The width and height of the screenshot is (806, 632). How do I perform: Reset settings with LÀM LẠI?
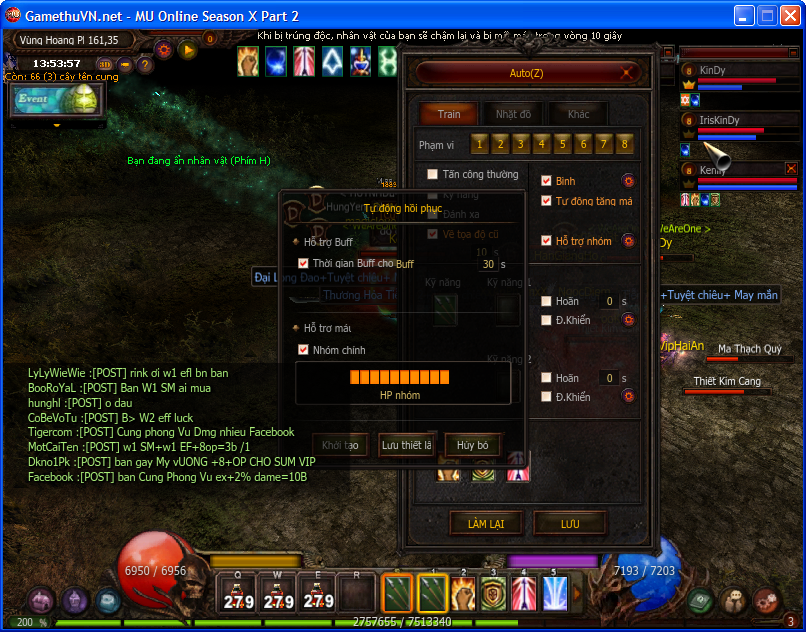point(485,523)
